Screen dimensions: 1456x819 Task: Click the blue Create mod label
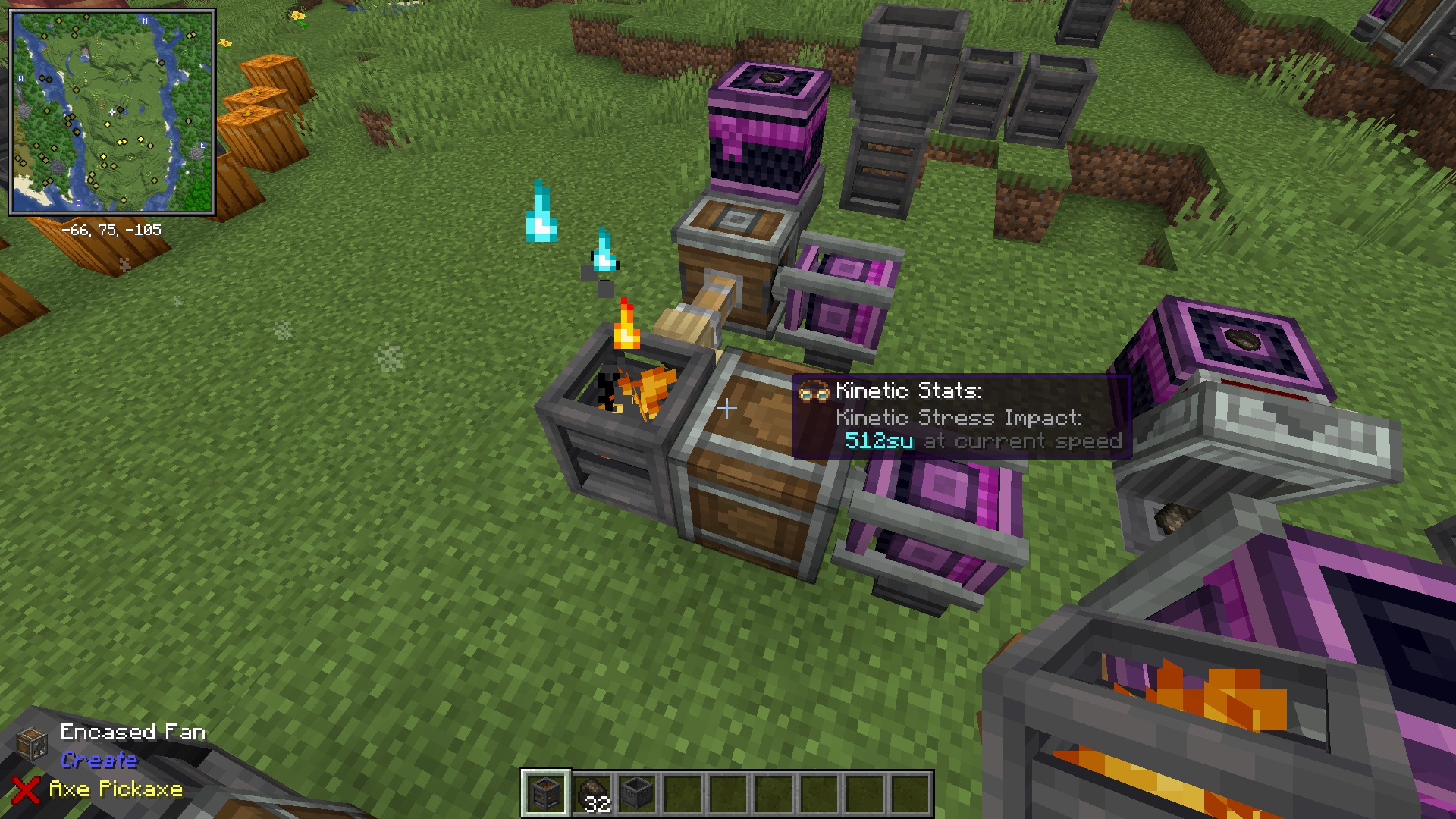click(x=99, y=761)
